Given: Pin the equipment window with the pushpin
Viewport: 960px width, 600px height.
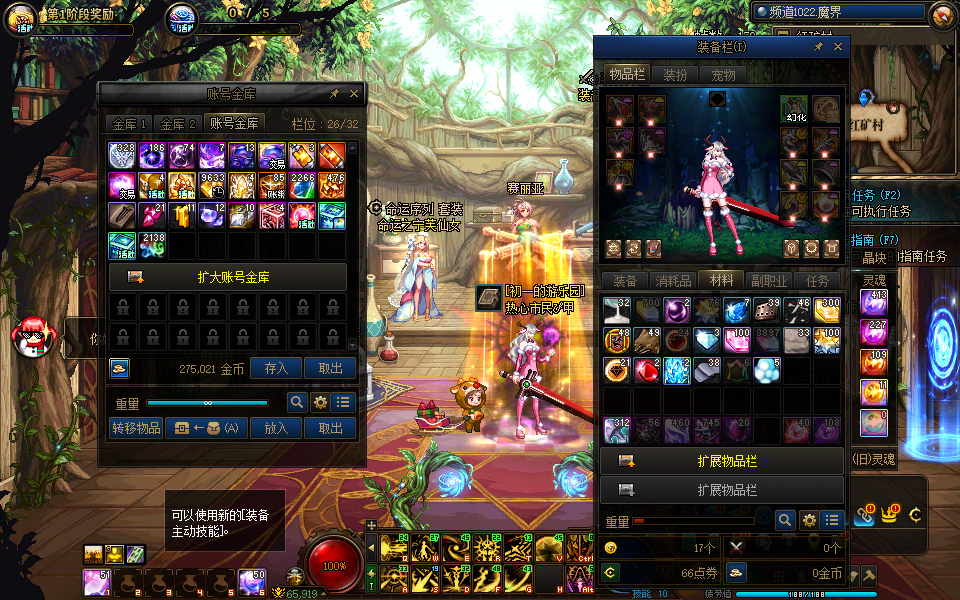Looking at the screenshot, I should click(x=818, y=47).
